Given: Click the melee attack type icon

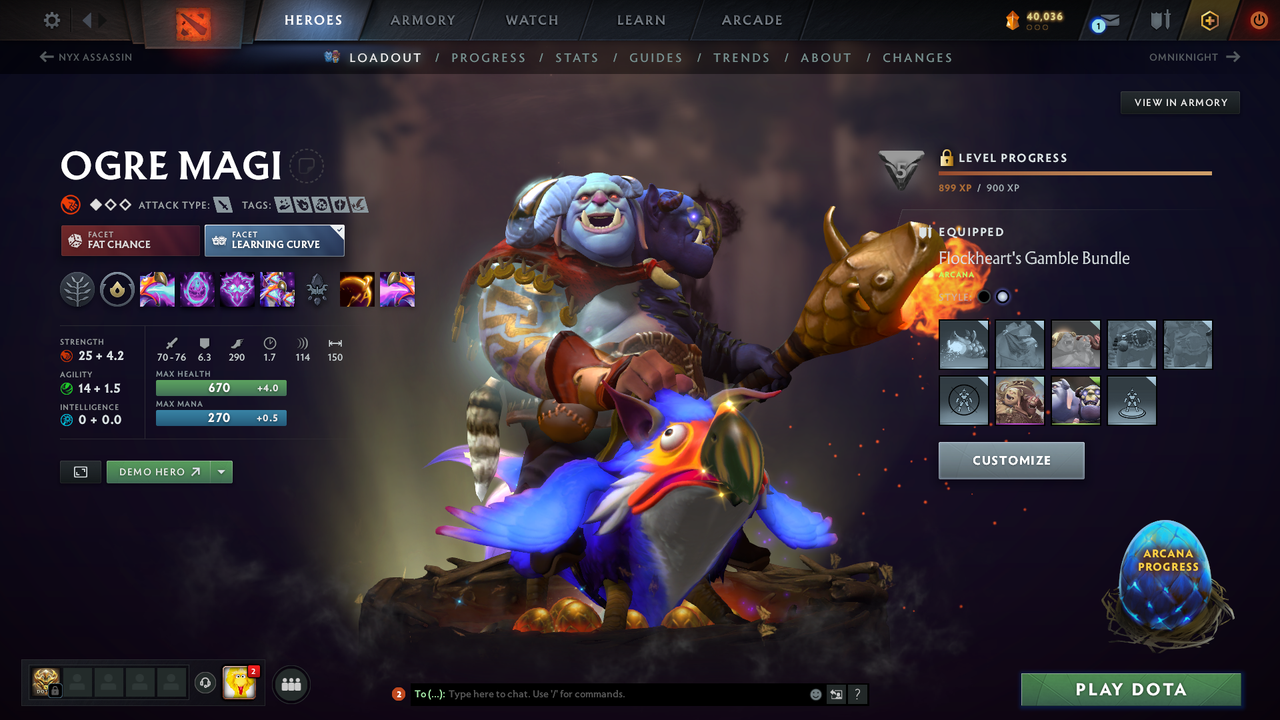Looking at the screenshot, I should tap(222, 204).
